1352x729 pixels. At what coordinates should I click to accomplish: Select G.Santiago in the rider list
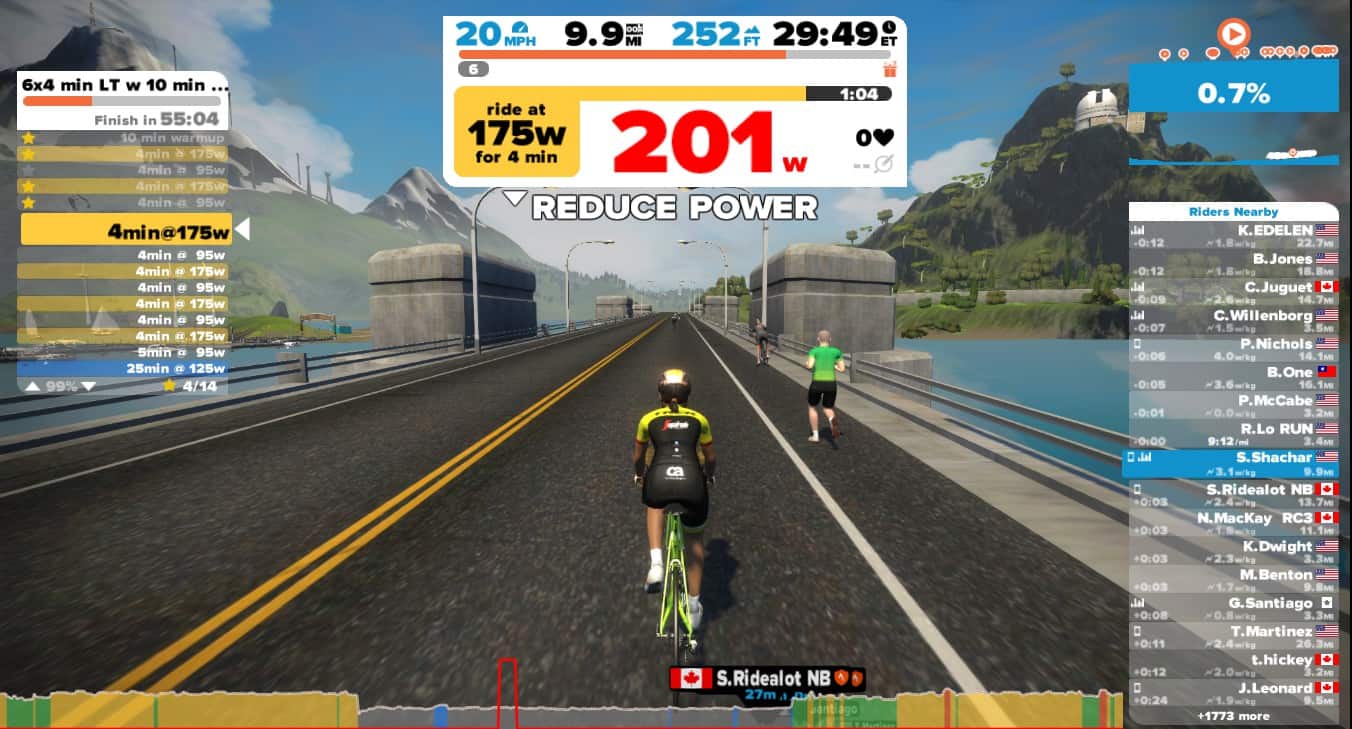click(1233, 608)
